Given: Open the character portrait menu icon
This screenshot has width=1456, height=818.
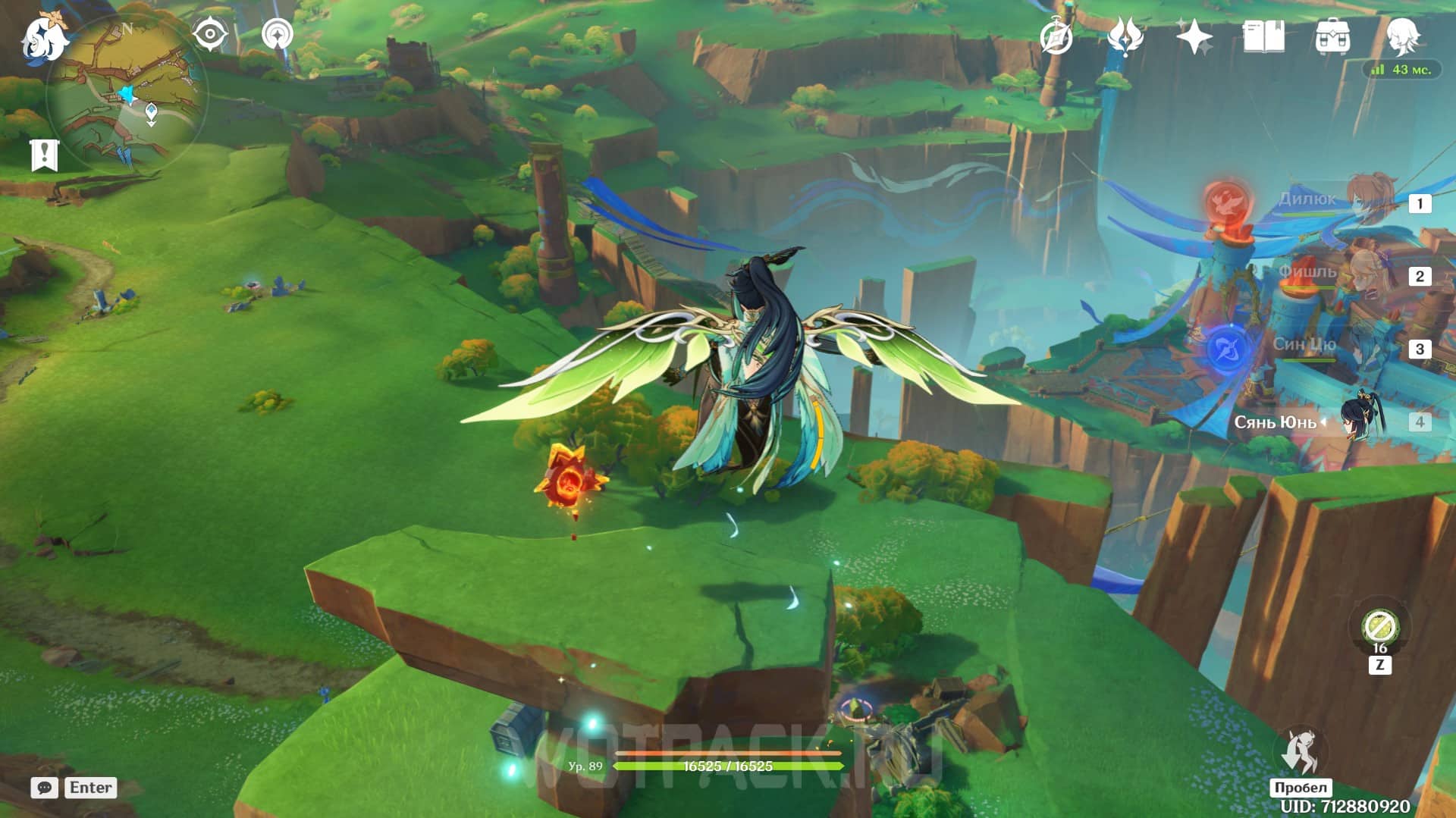Looking at the screenshot, I should coord(1401,36).
